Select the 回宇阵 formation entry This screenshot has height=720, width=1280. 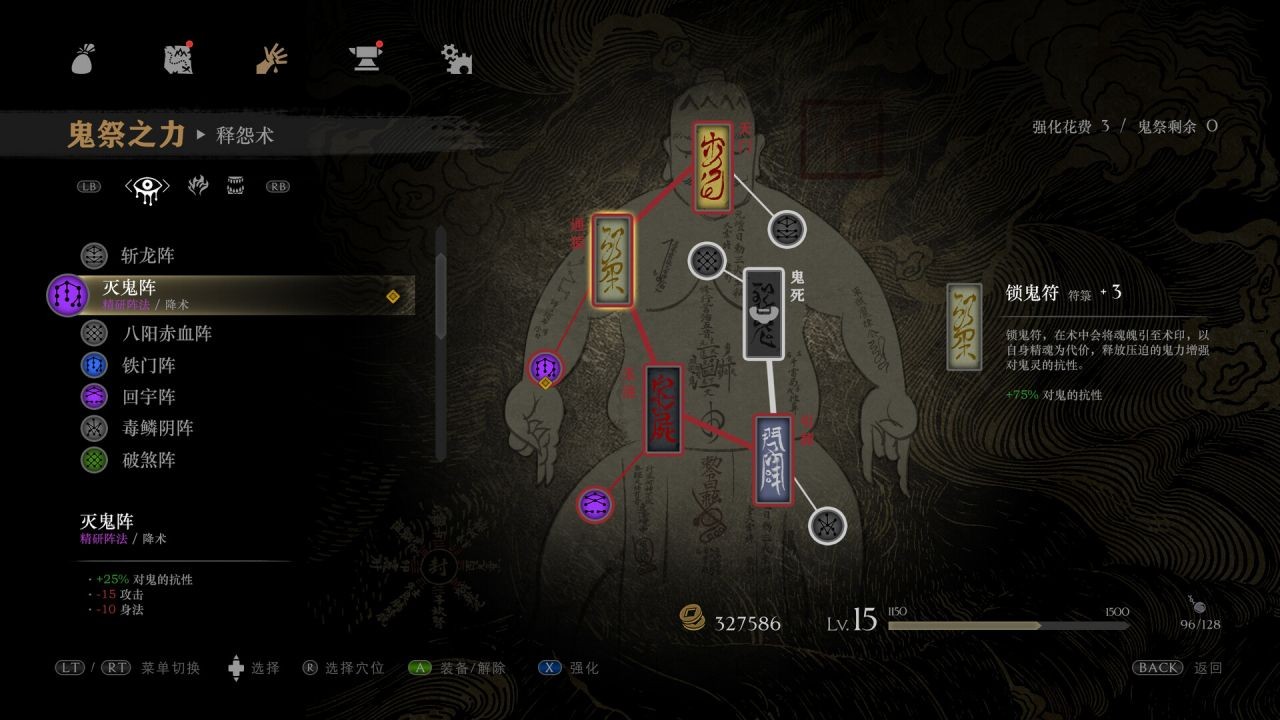click(147, 397)
